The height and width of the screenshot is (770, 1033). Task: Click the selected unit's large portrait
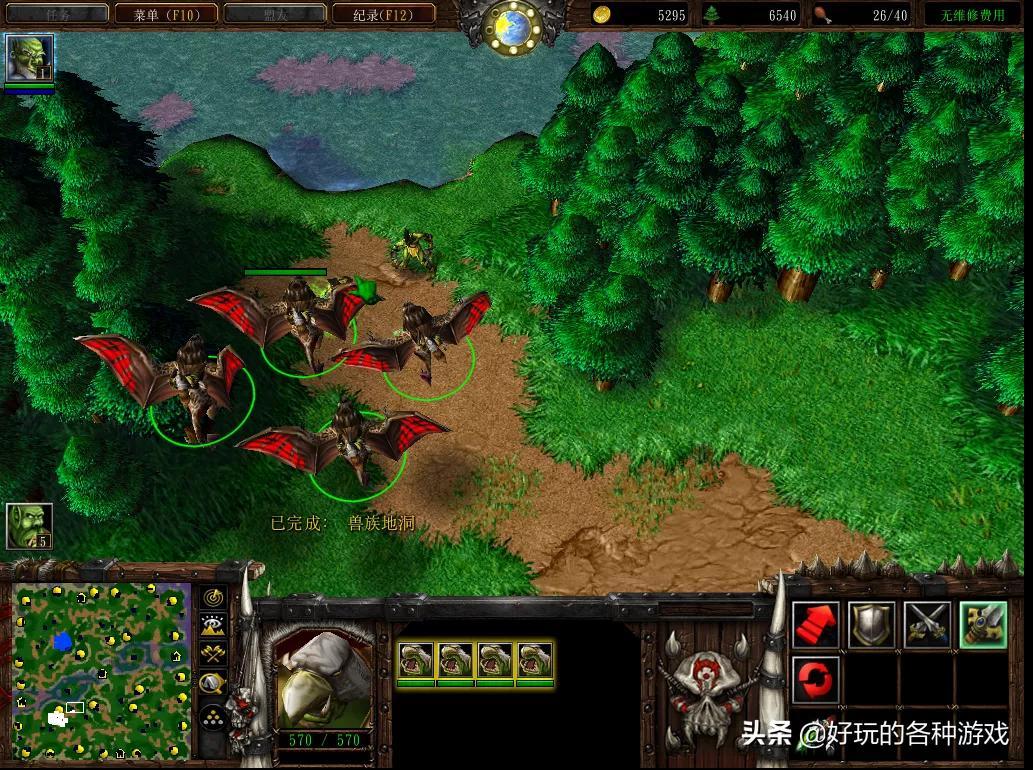pos(322,680)
